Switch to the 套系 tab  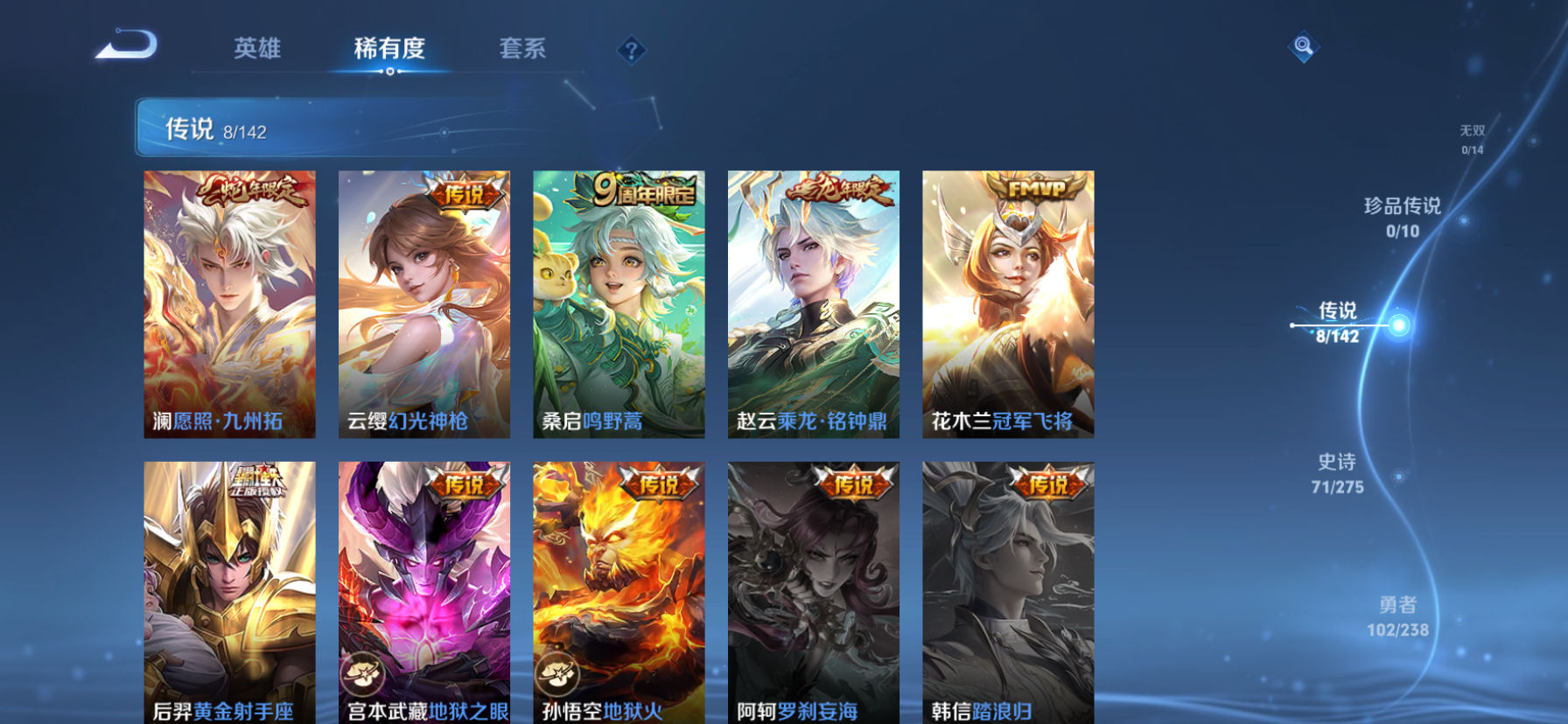[x=523, y=50]
